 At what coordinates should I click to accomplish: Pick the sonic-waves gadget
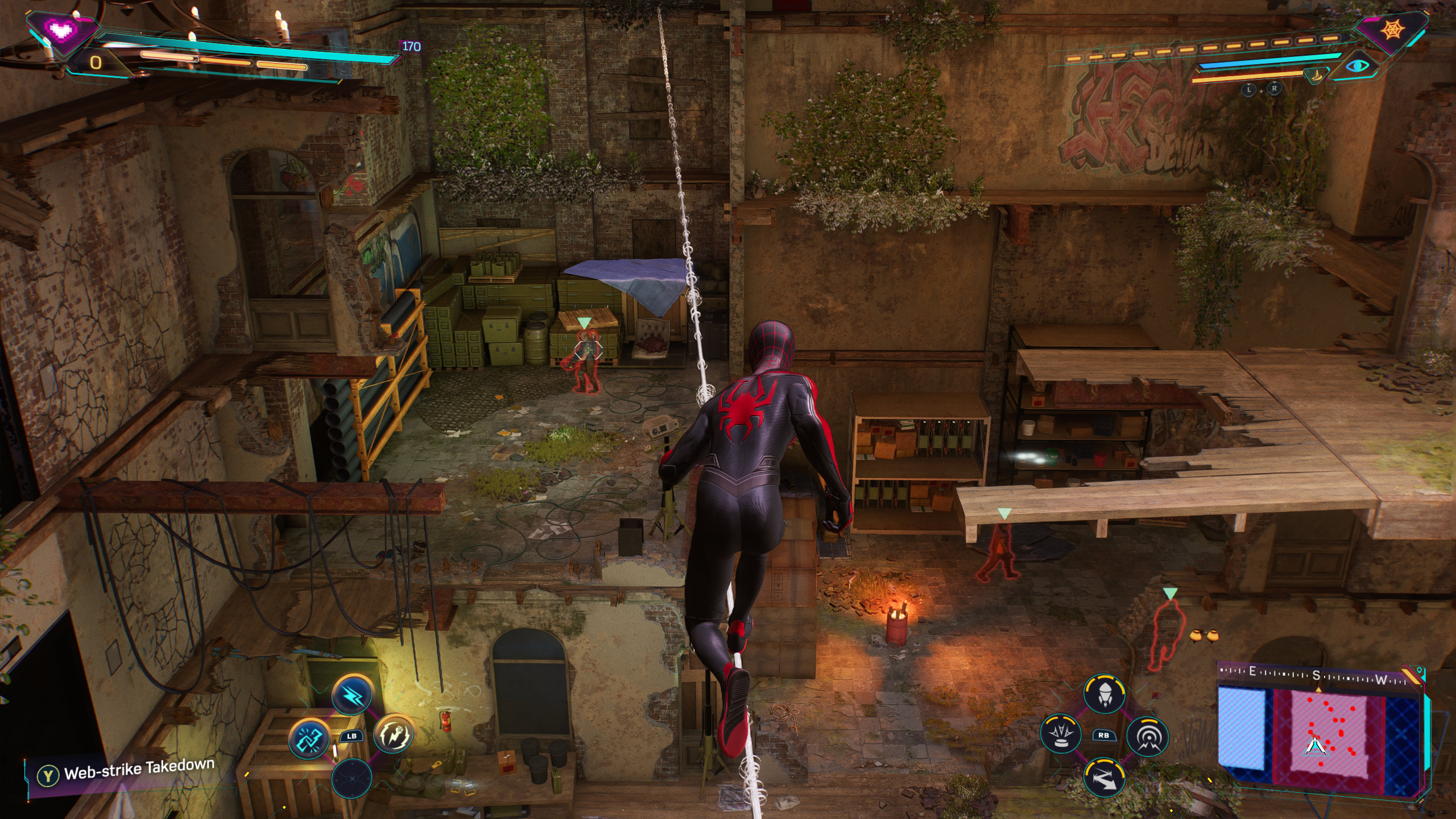point(1147,736)
